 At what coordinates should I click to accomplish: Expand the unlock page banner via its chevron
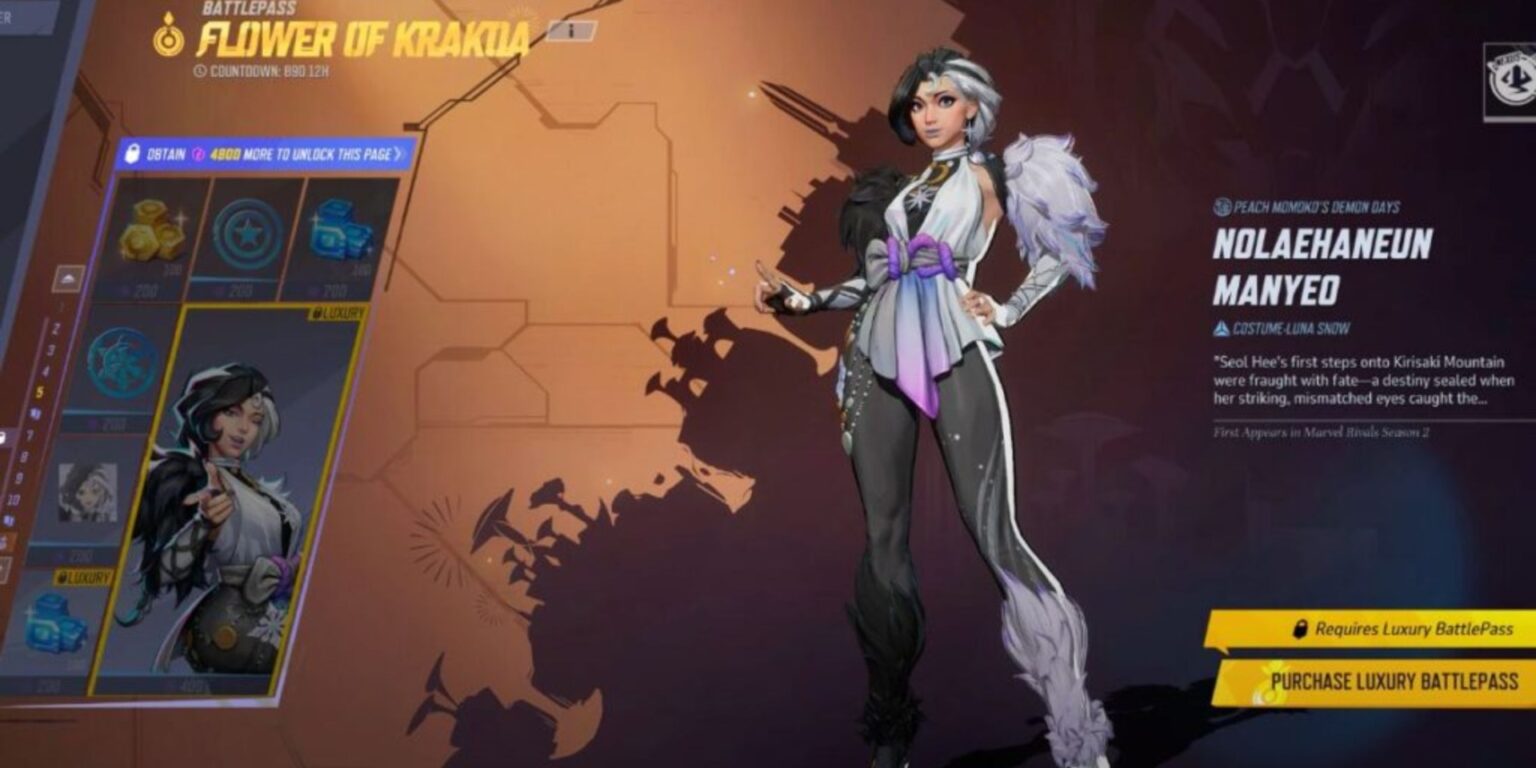click(x=399, y=152)
